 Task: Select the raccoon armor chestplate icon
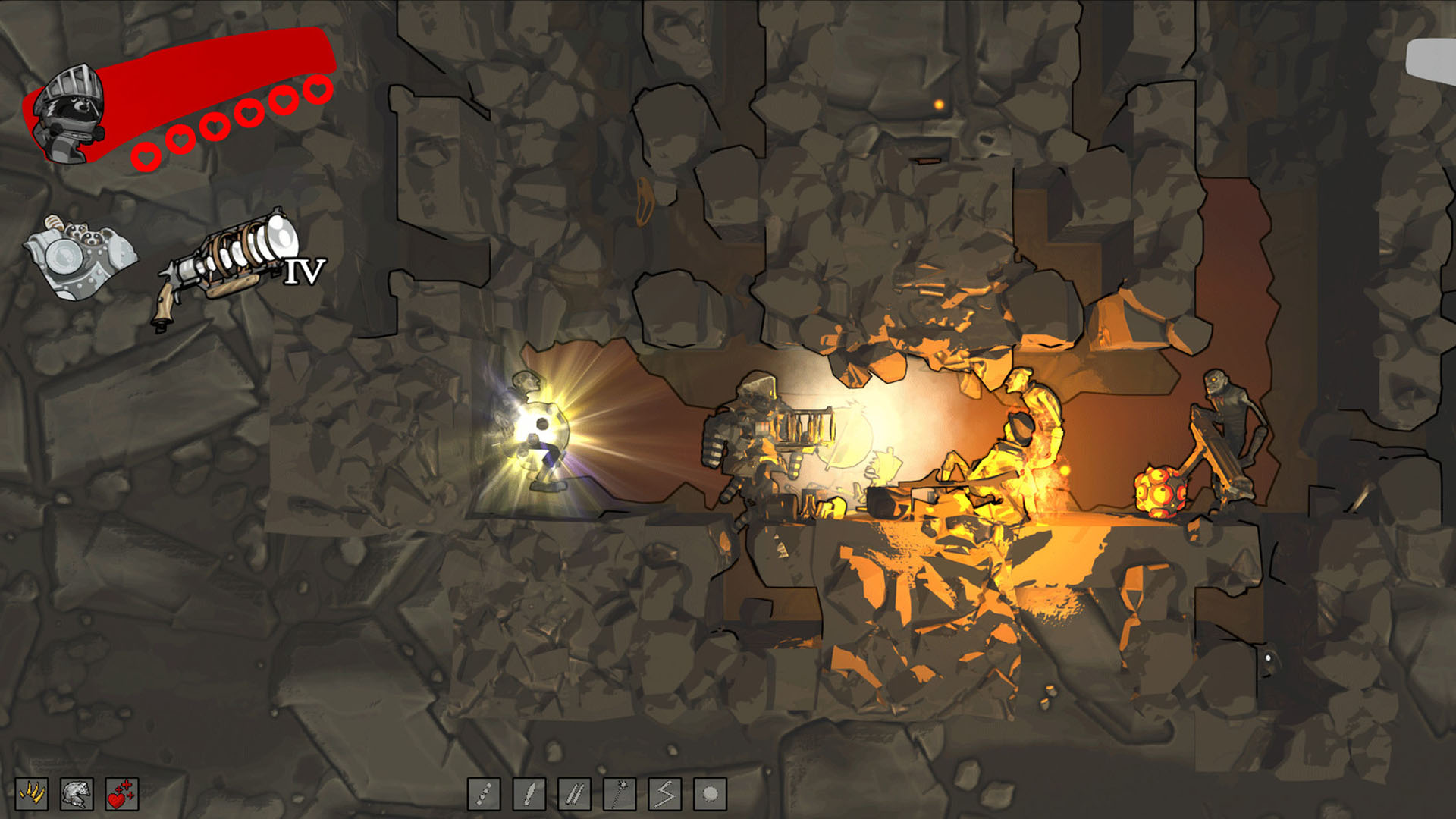[80, 256]
